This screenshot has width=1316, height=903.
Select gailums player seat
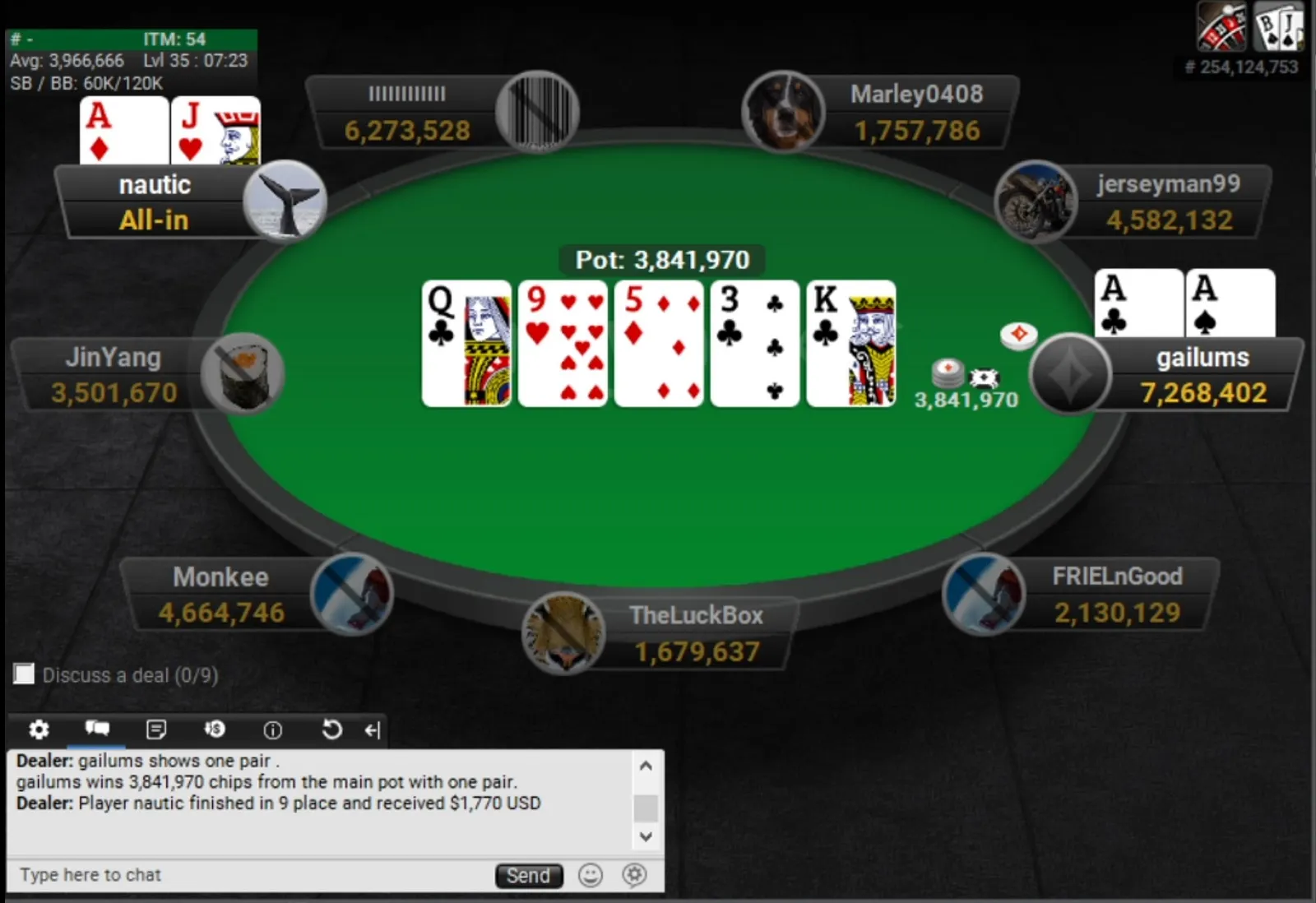tap(1202, 375)
